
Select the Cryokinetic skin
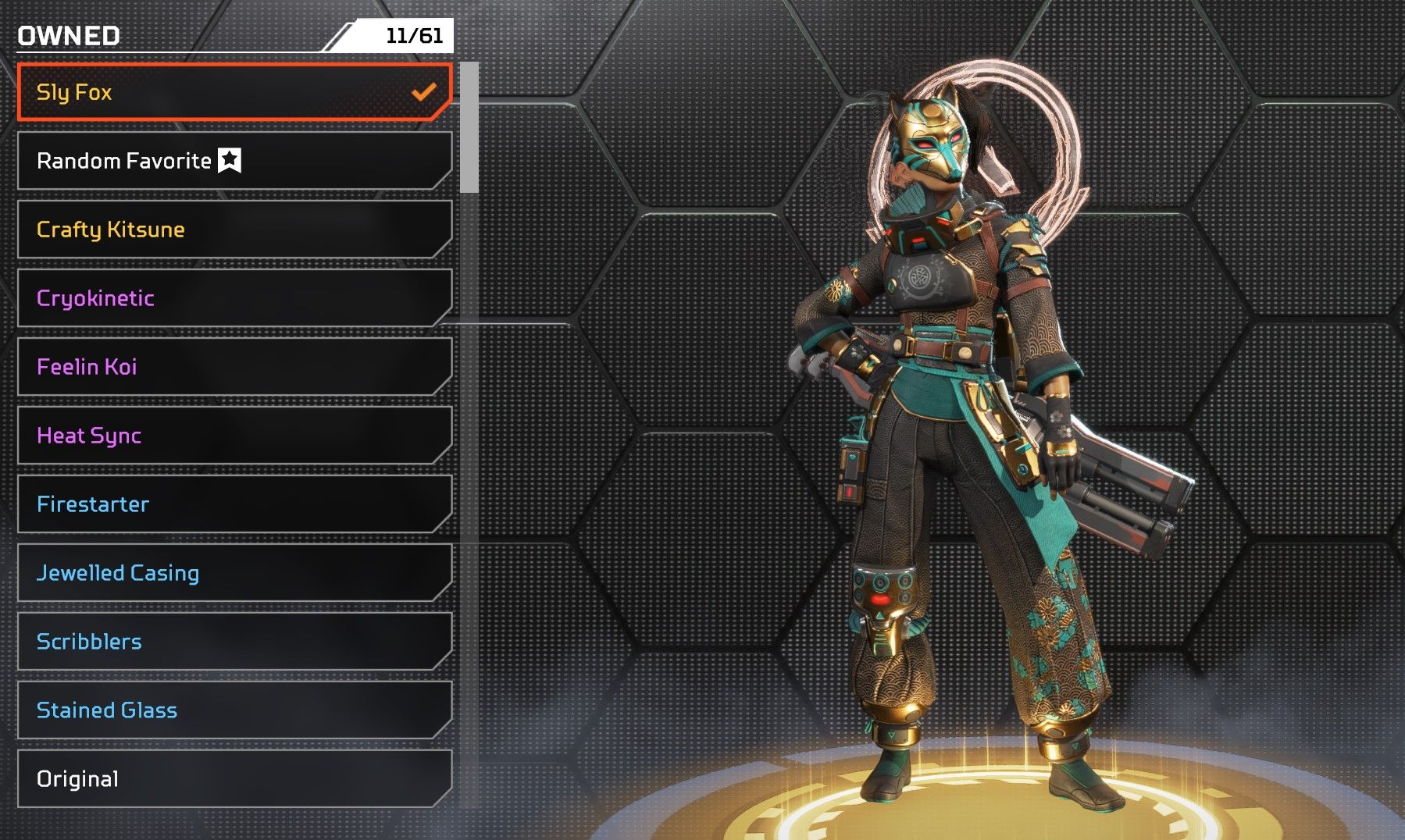pos(234,298)
